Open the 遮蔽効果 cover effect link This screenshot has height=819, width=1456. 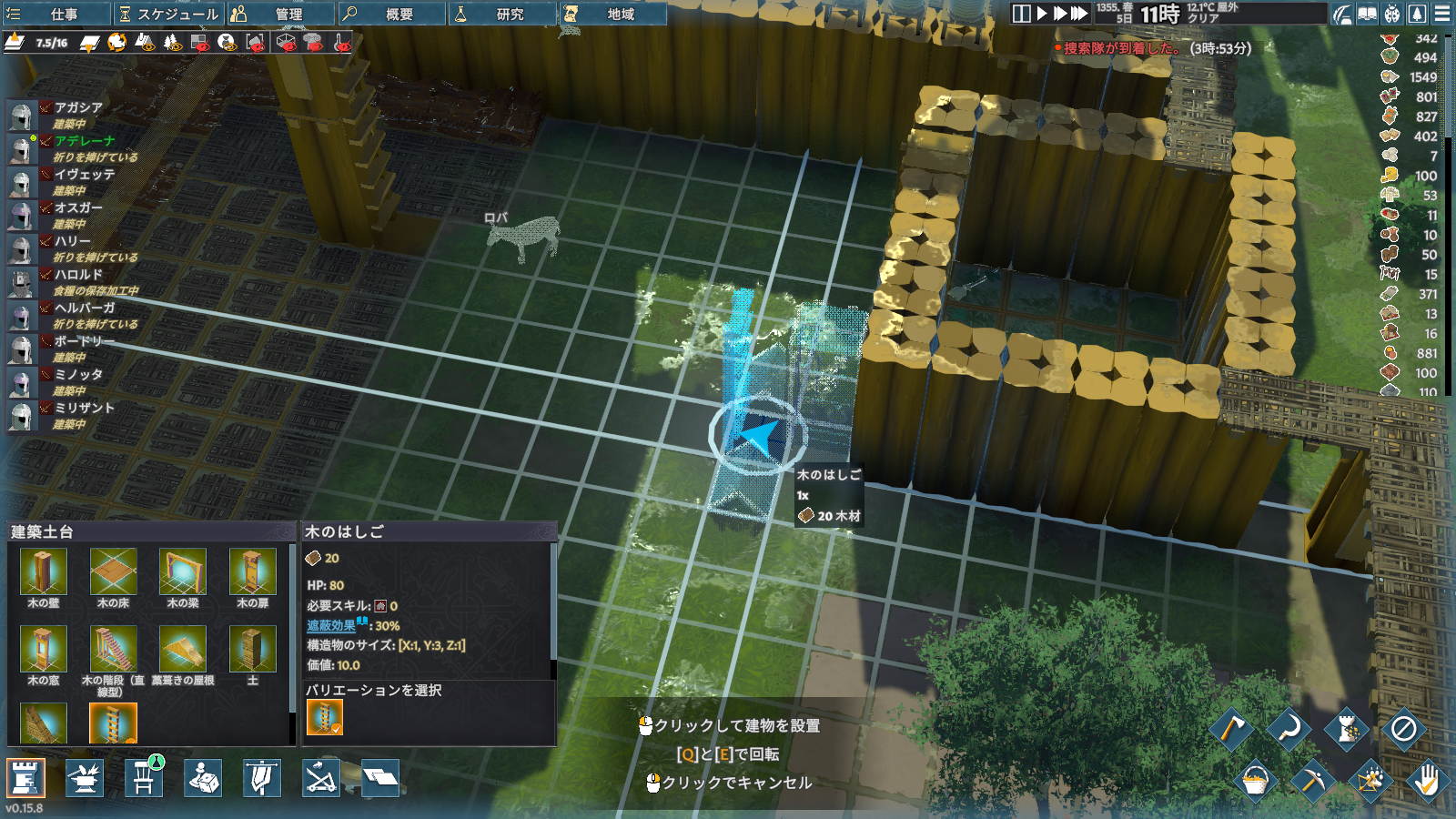331,626
